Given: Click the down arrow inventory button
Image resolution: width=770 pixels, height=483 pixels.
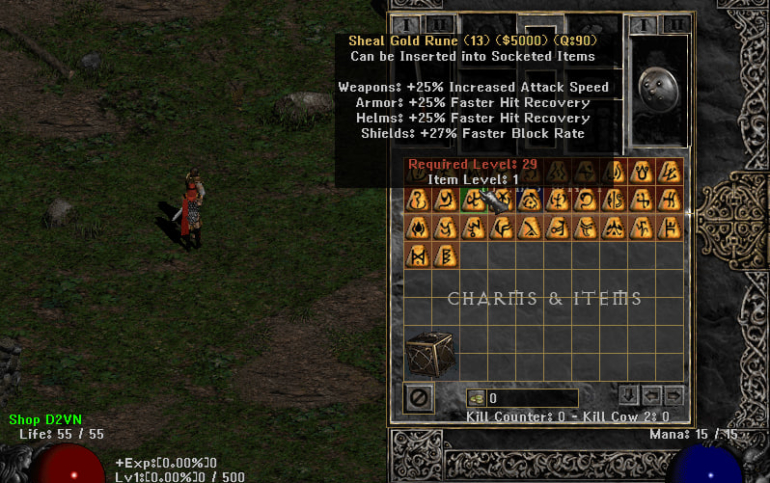Looking at the screenshot, I should pyautogui.click(x=629, y=395).
